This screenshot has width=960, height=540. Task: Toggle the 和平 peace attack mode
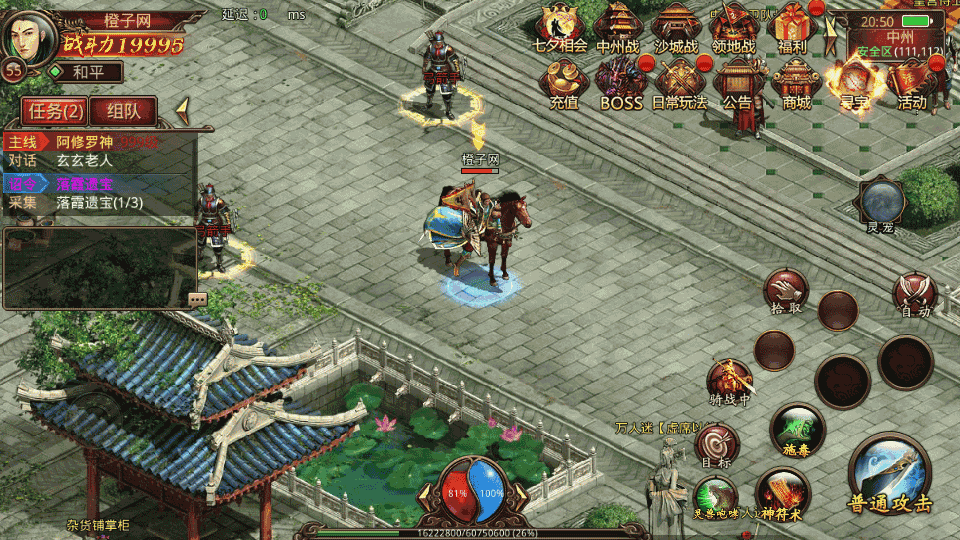86,72
